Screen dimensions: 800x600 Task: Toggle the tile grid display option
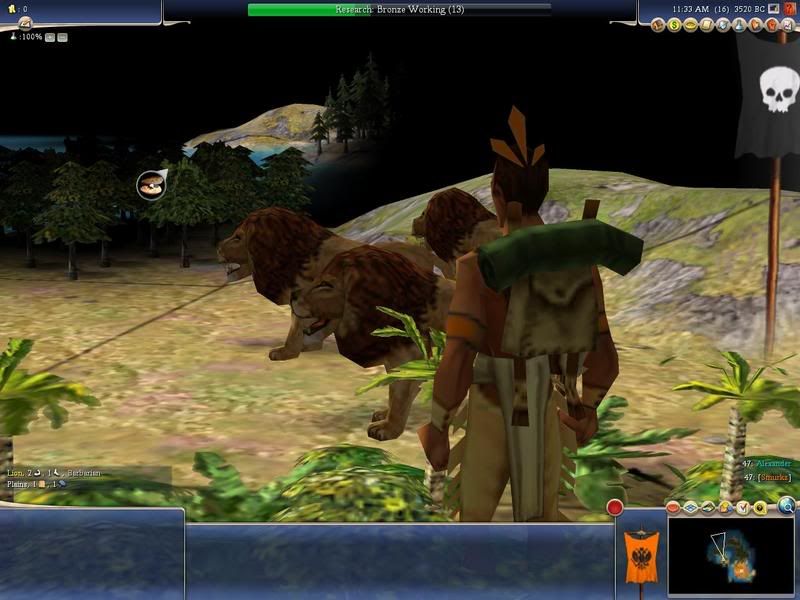click(x=690, y=508)
